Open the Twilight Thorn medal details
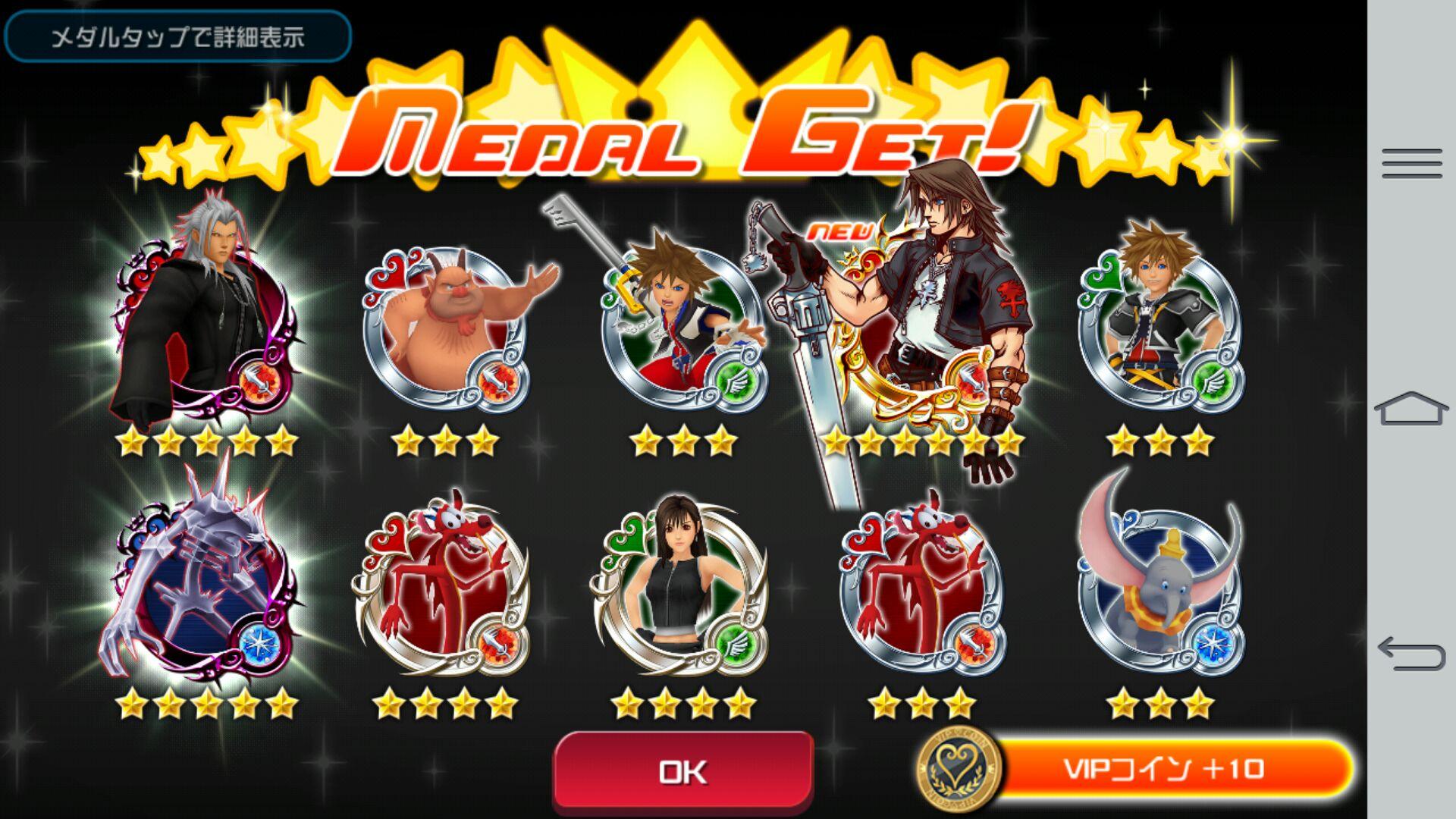The image size is (1456, 819). pos(205,584)
